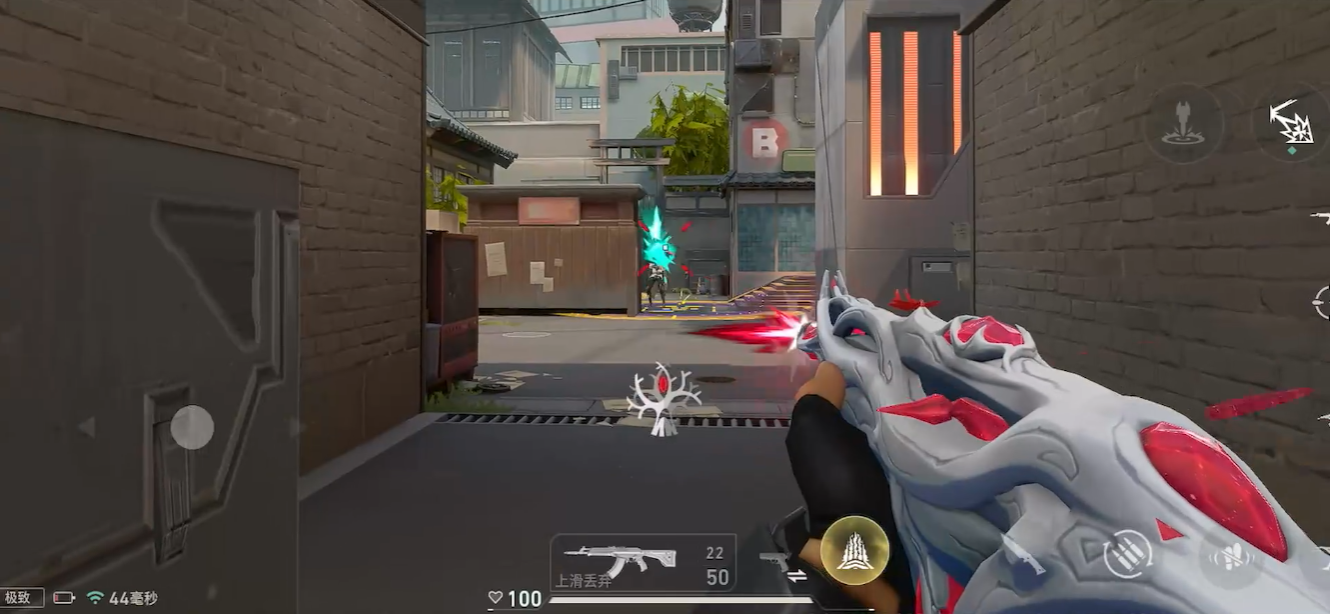Switch to the pistol sidearm
The width and height of the screenshot is (1330, 614).
point(773,559)
